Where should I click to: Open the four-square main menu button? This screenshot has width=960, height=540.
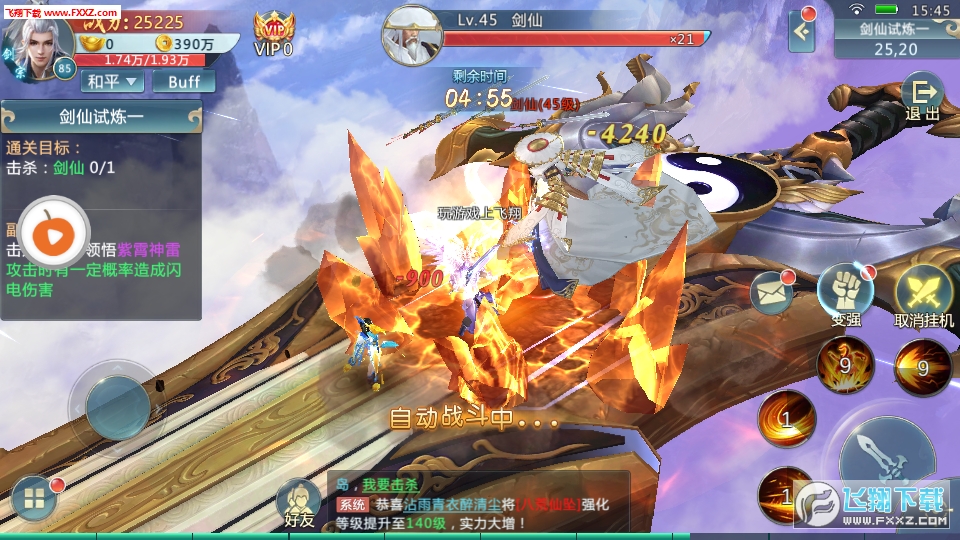(x=35, y=499)
